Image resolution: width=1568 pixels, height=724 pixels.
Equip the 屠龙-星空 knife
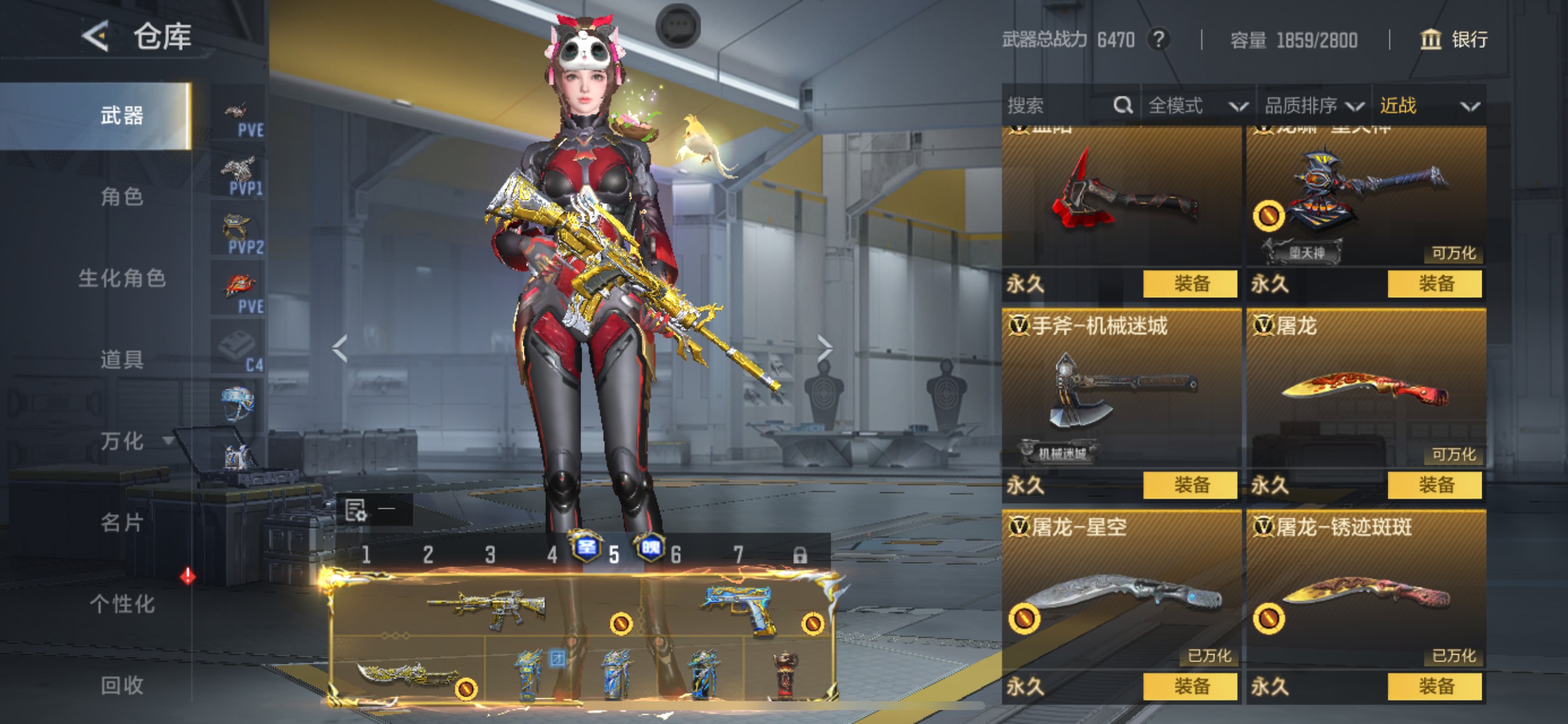pos(1190,686)
